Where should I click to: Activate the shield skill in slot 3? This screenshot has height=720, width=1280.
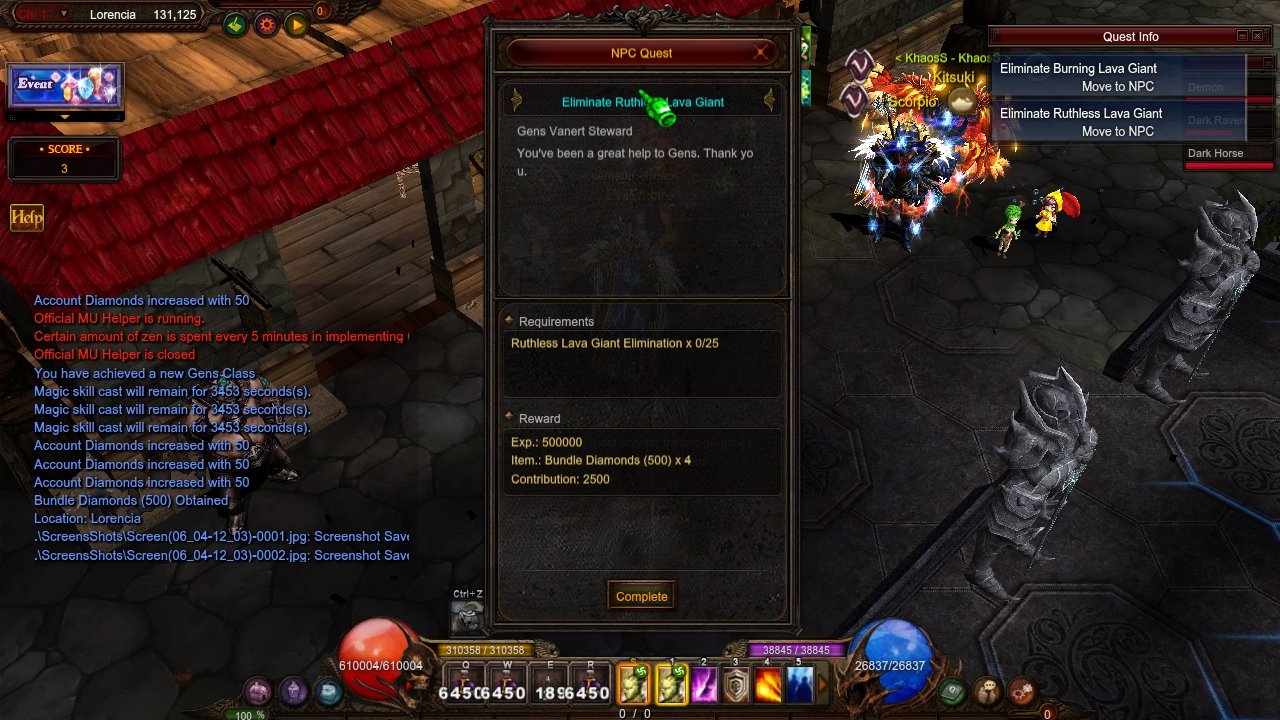[x=736, y=686]
